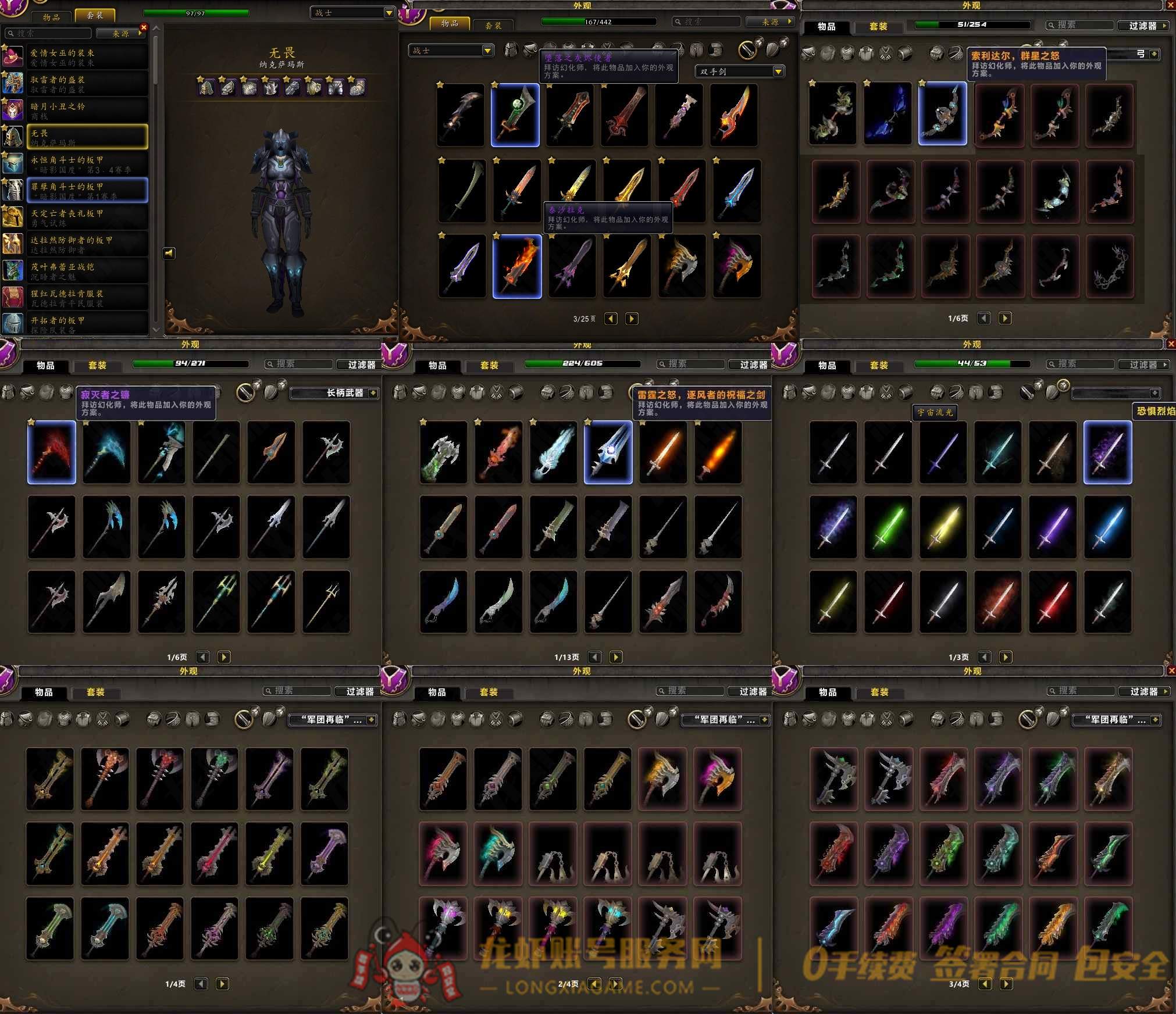Go to next page from 3/25页
Screen dimensions: 1176x1014
coord(632,319)
